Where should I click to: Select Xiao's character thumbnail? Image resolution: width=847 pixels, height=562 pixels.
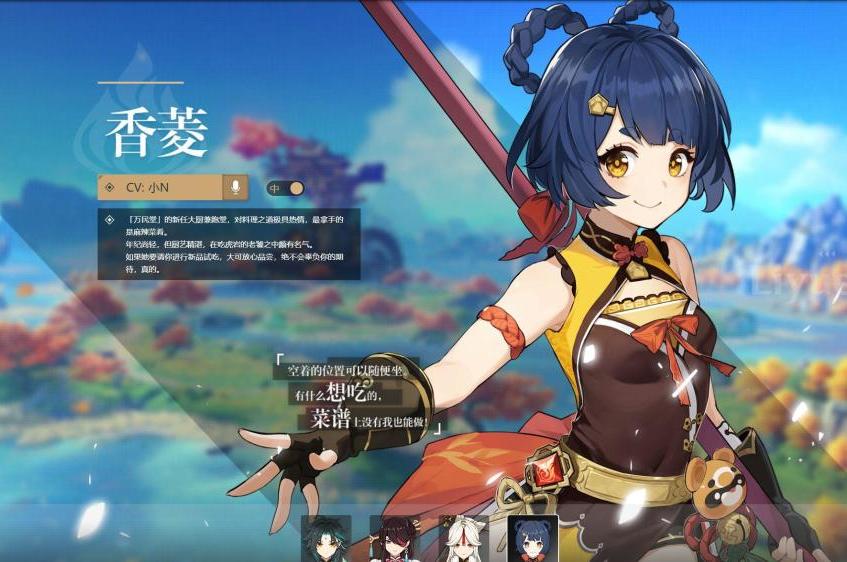click(x=326, y=539)
